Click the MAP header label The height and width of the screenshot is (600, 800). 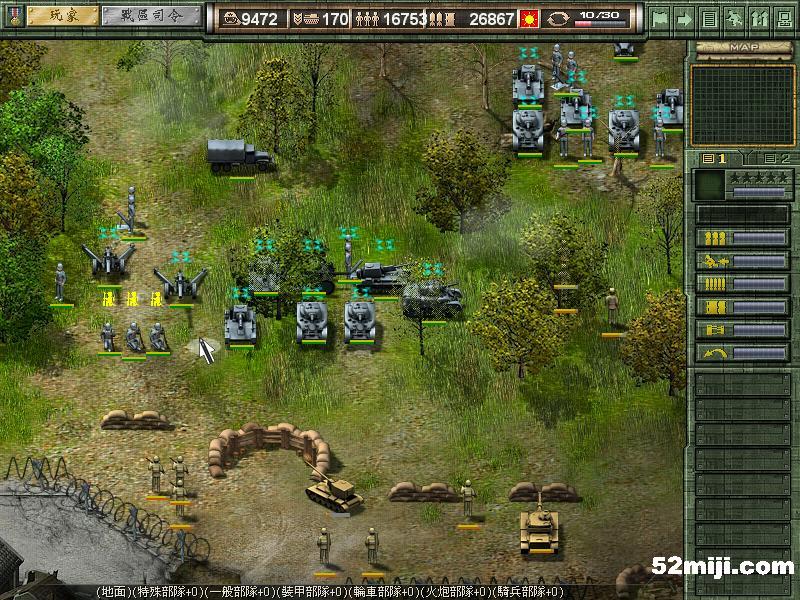tap(741, 47)
